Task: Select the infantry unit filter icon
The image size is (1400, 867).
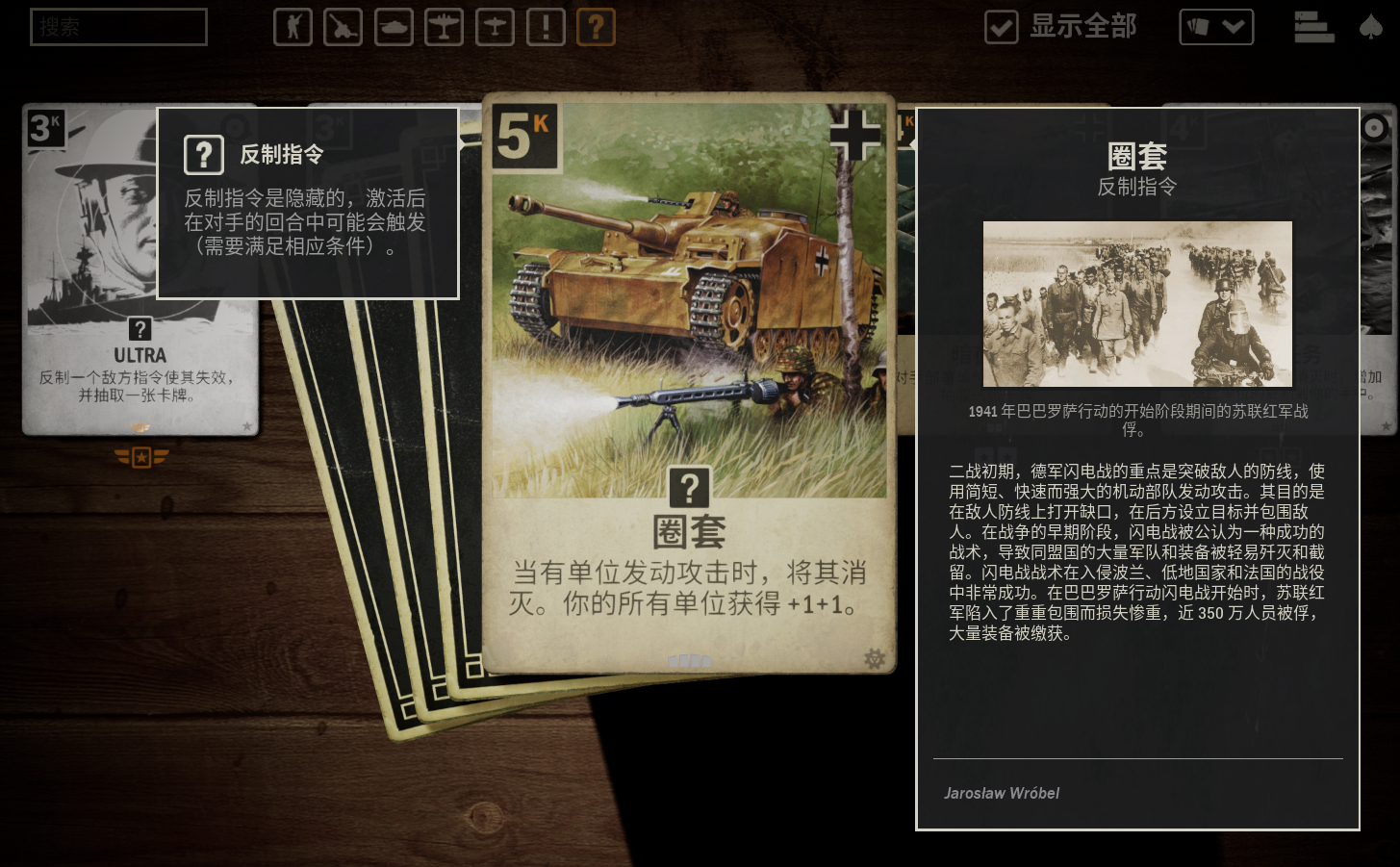Action: click(293, 27)
